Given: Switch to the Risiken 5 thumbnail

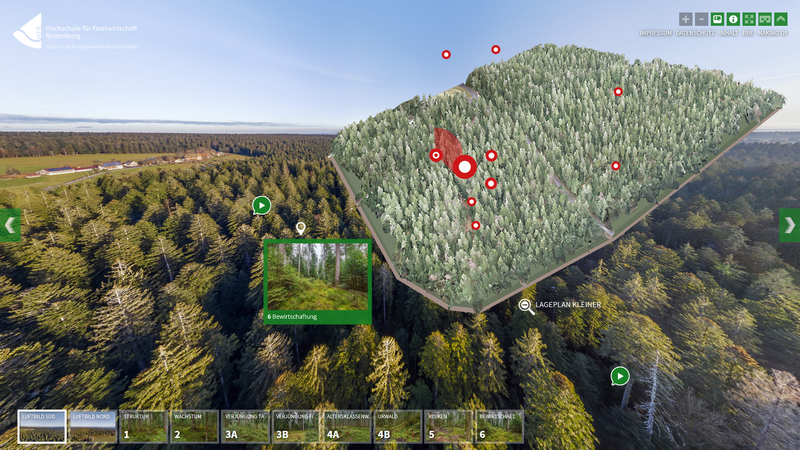Looking at the screenshot, I should [448, 427].
